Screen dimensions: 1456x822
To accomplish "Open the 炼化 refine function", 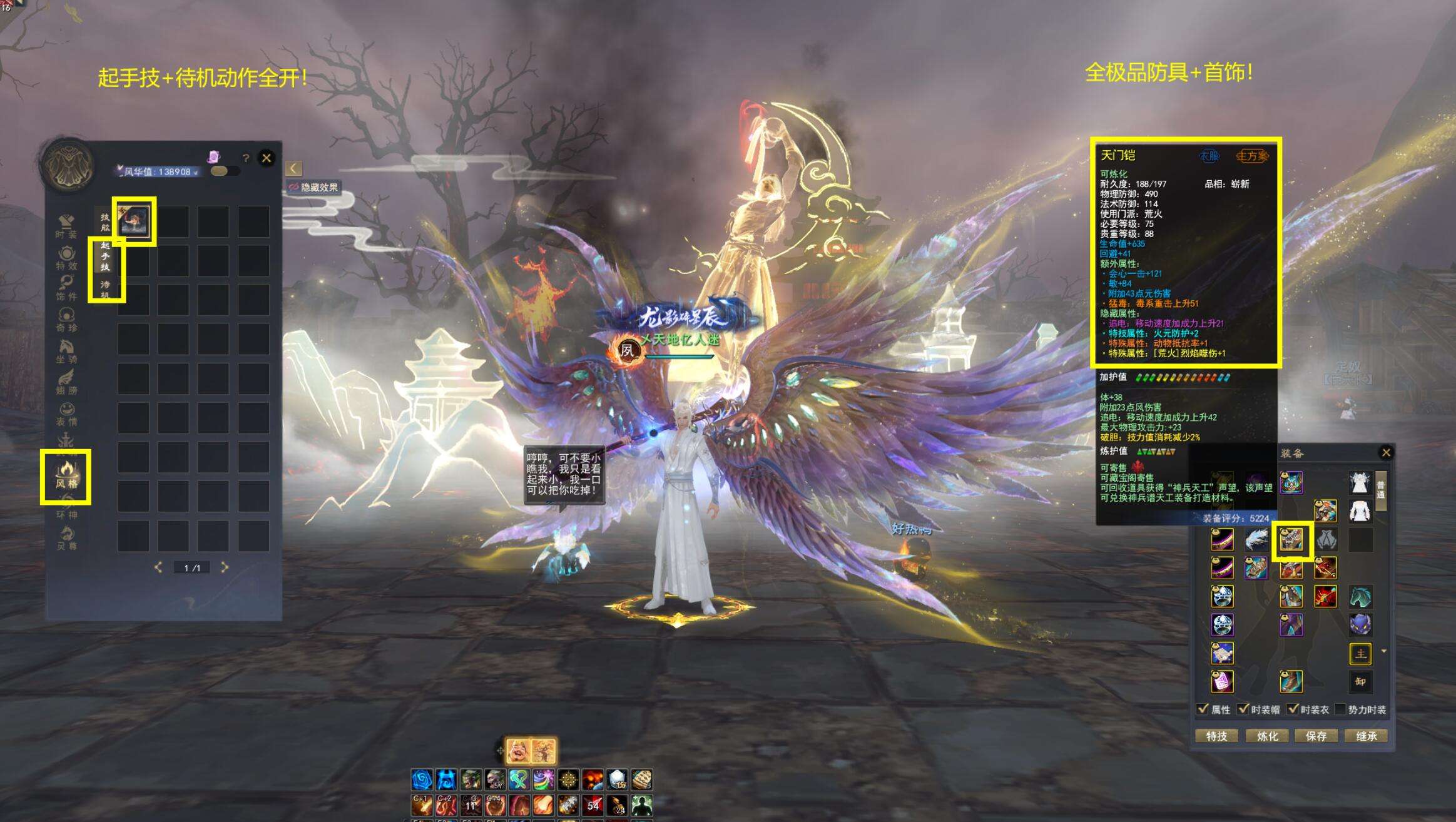I will click(x=1267, y=736).
